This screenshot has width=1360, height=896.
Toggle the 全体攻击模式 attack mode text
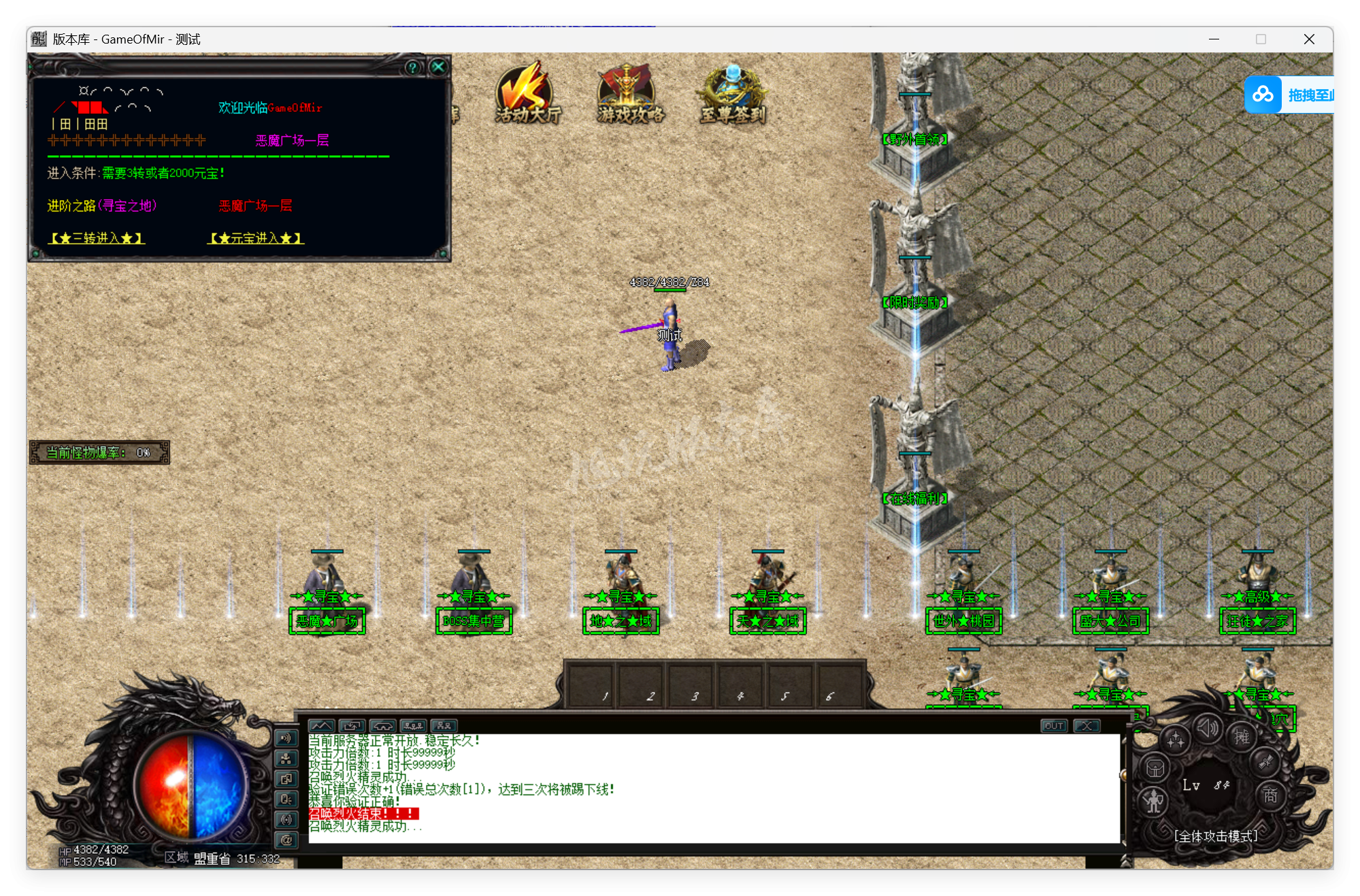(1216, 837)
